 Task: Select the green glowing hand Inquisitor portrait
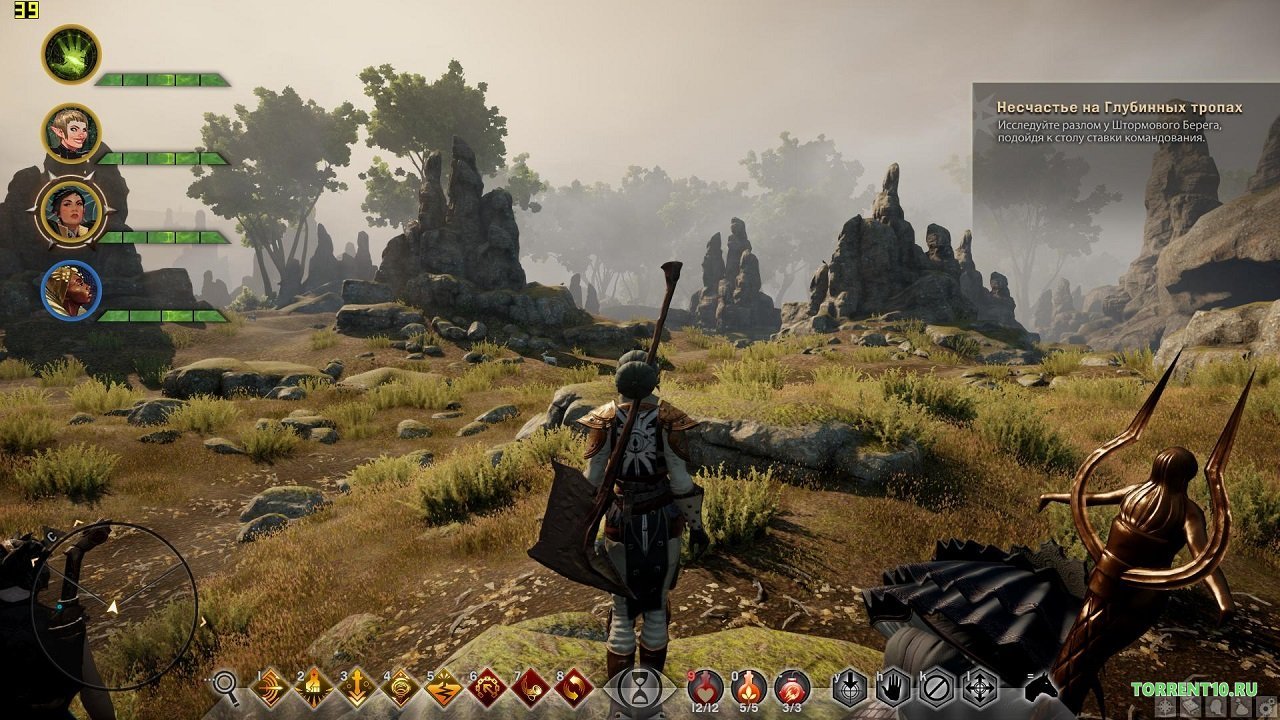coord(71,54)
